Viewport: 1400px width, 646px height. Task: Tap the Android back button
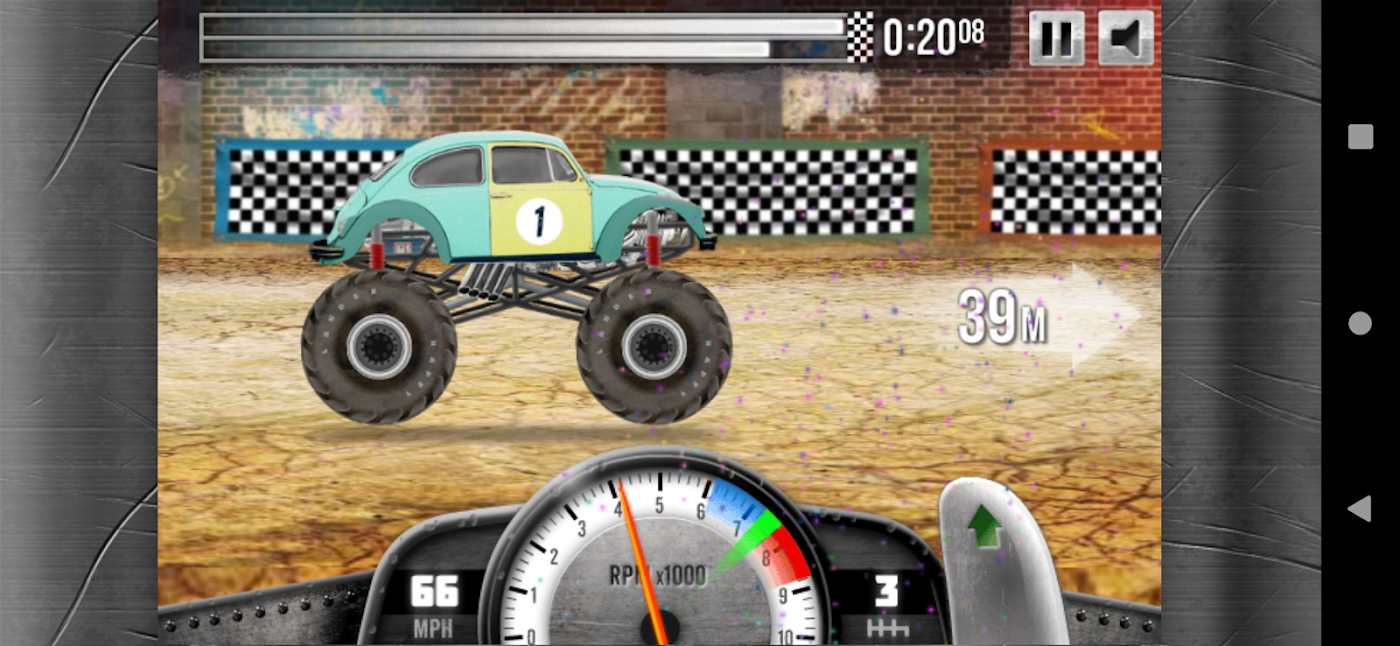[x=1359, y=509]
